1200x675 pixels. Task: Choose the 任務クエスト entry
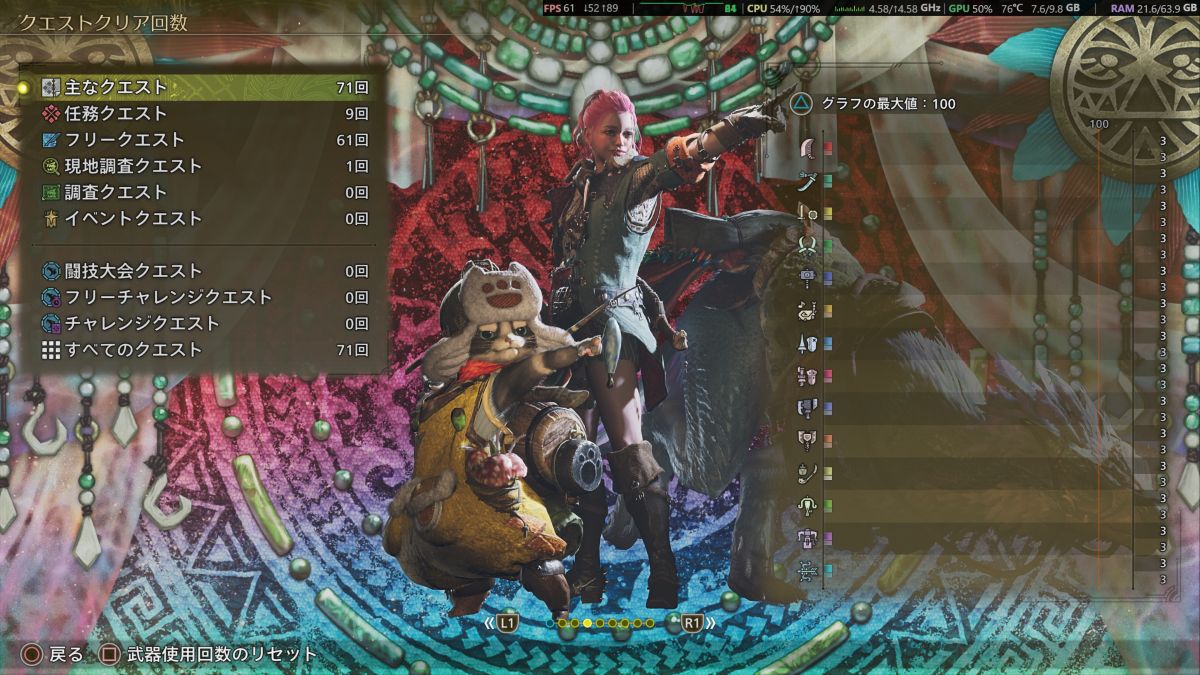click(200, 114)
